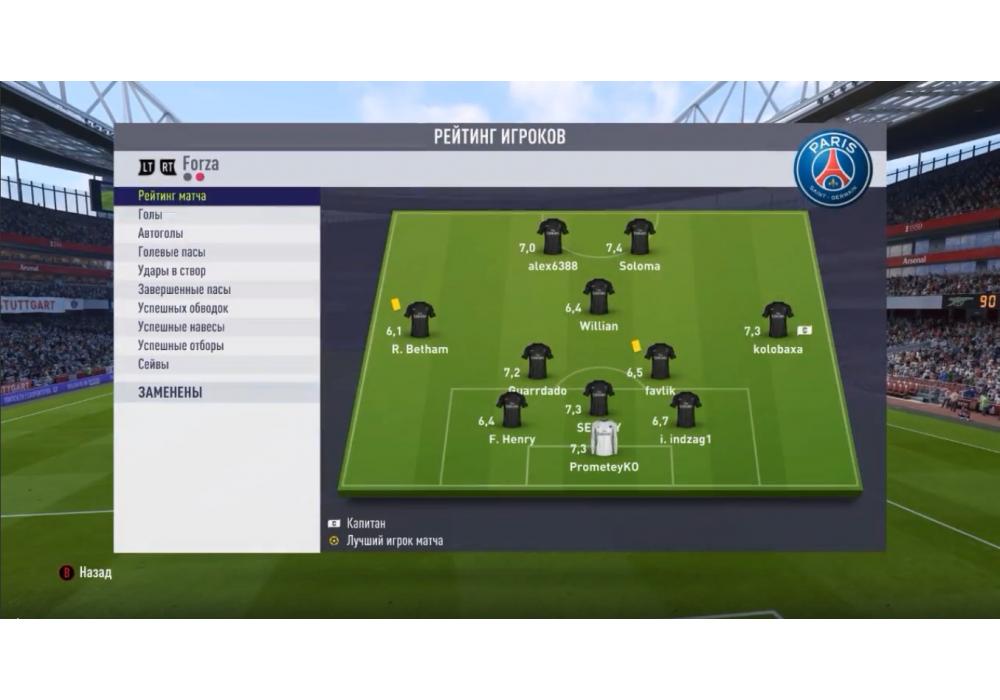Select player alex6388 on the pitch

point(552,237)
